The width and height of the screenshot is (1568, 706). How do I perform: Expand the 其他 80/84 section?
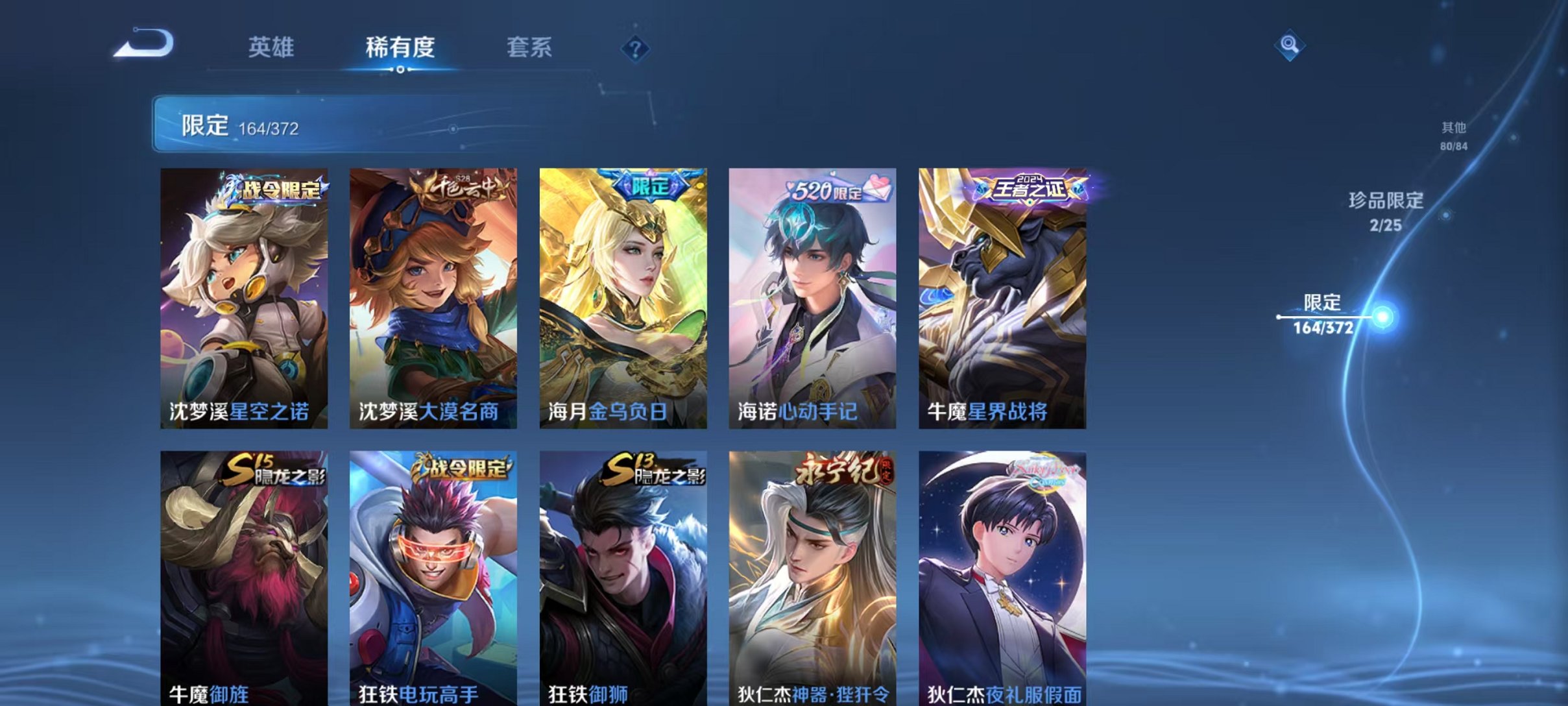click(x=1456, y=138)
